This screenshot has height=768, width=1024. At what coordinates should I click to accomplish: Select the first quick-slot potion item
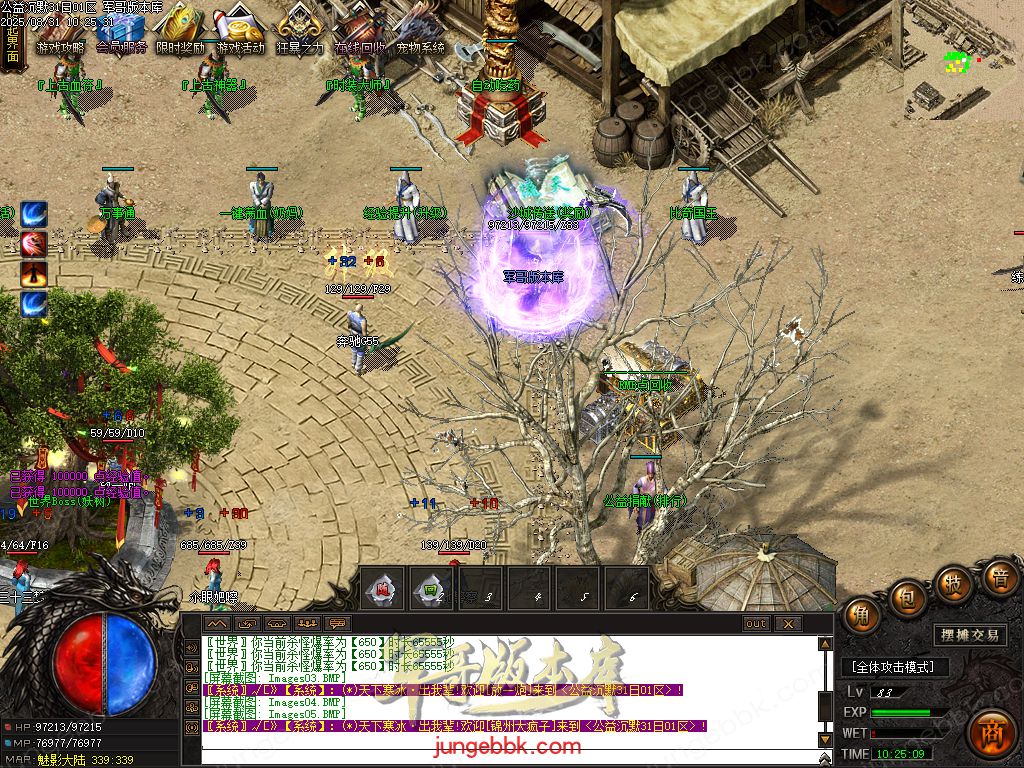pyautogui.click(x=382, y=589)
